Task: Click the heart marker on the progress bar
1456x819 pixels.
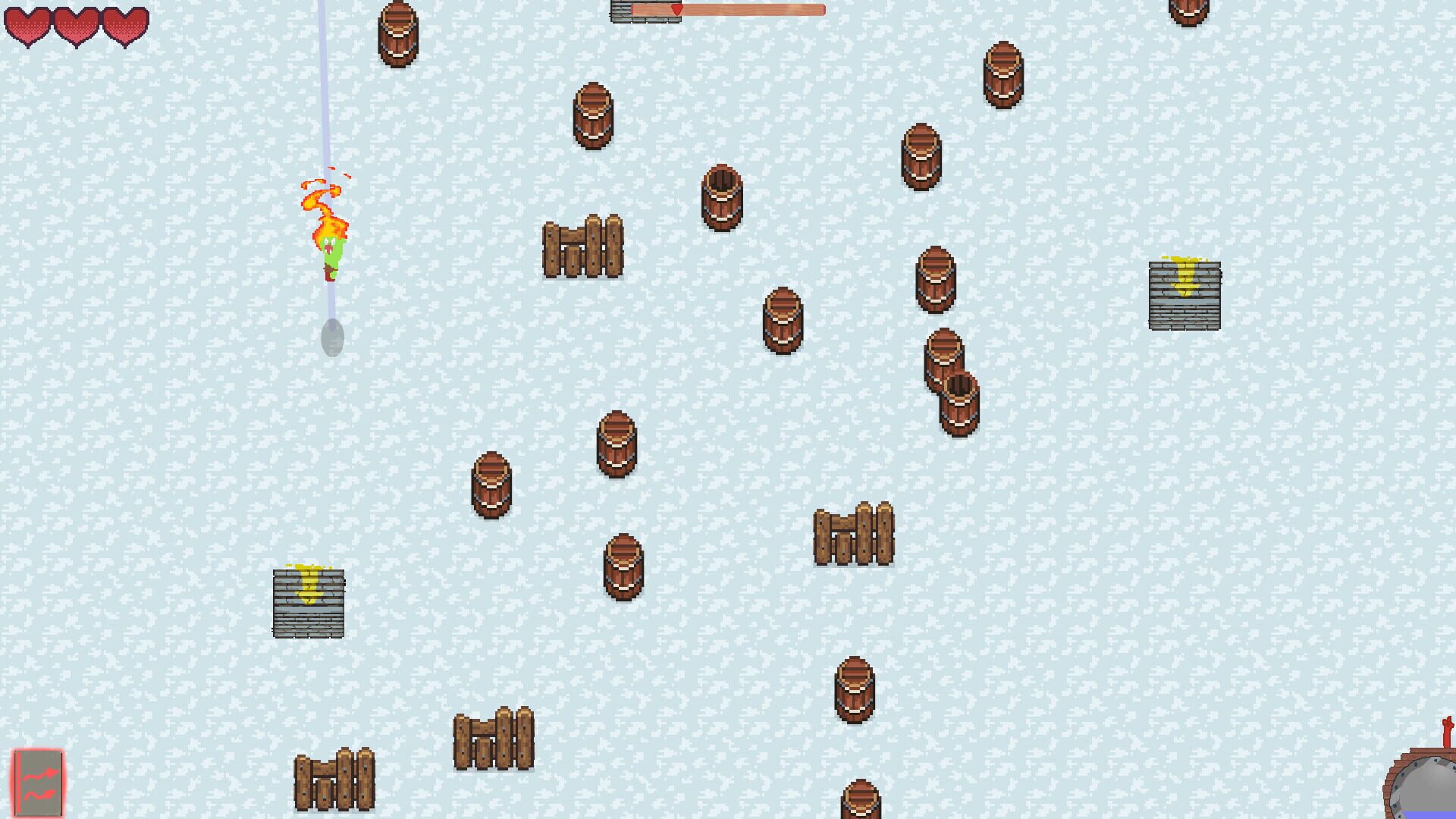Action: coord(675,11)
